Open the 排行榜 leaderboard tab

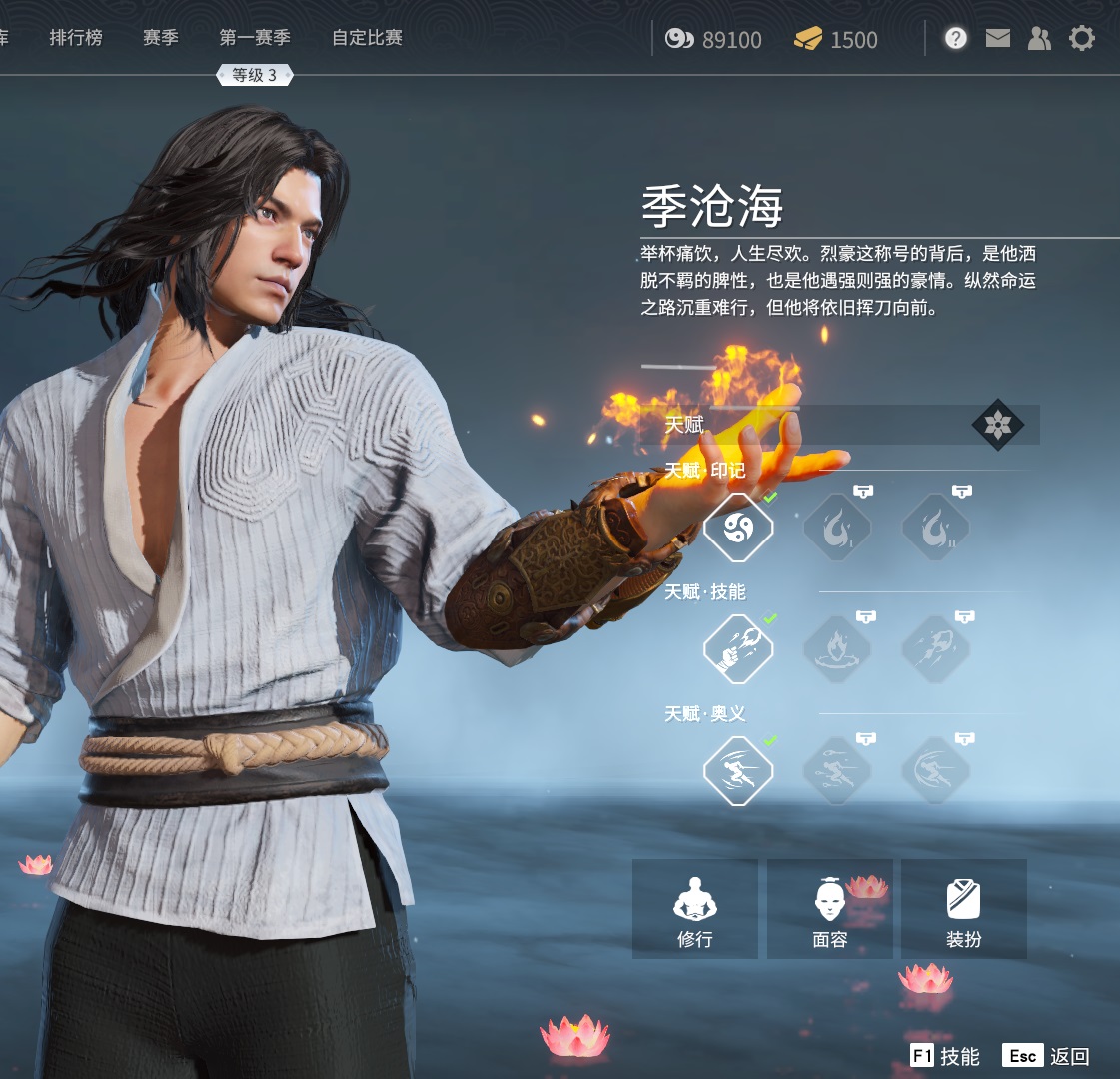[x=76, y=38]
